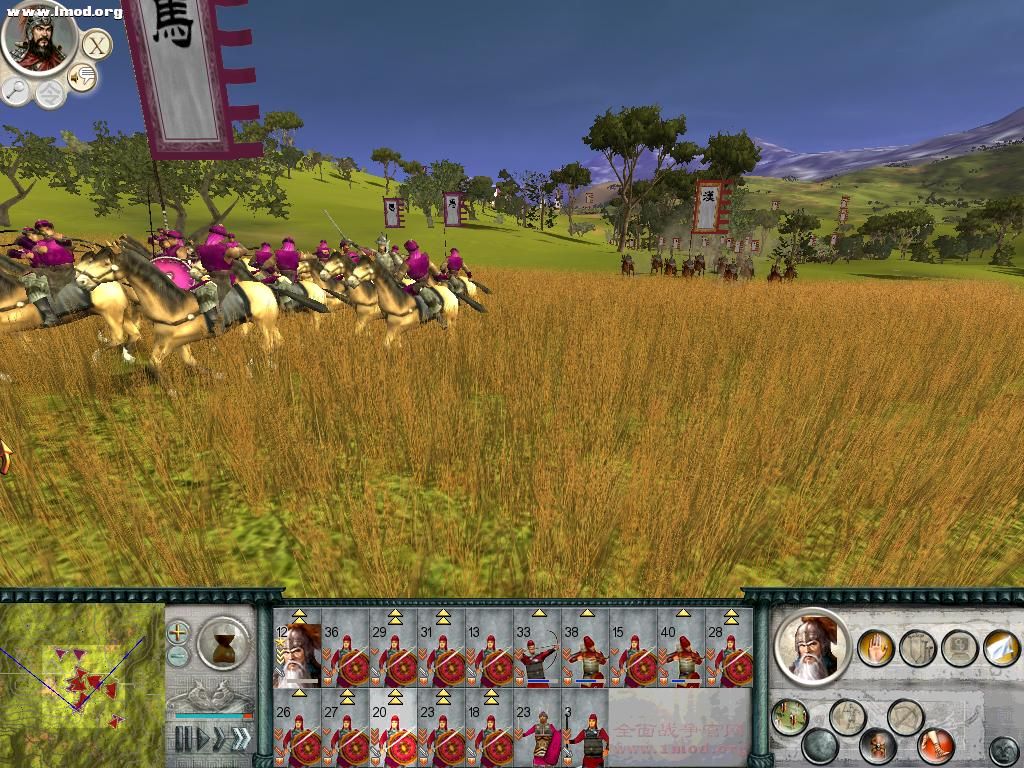Zoom in the minimap with plus button
The width and height of the screenshot is (1024, 768).
tap(178, 632)
